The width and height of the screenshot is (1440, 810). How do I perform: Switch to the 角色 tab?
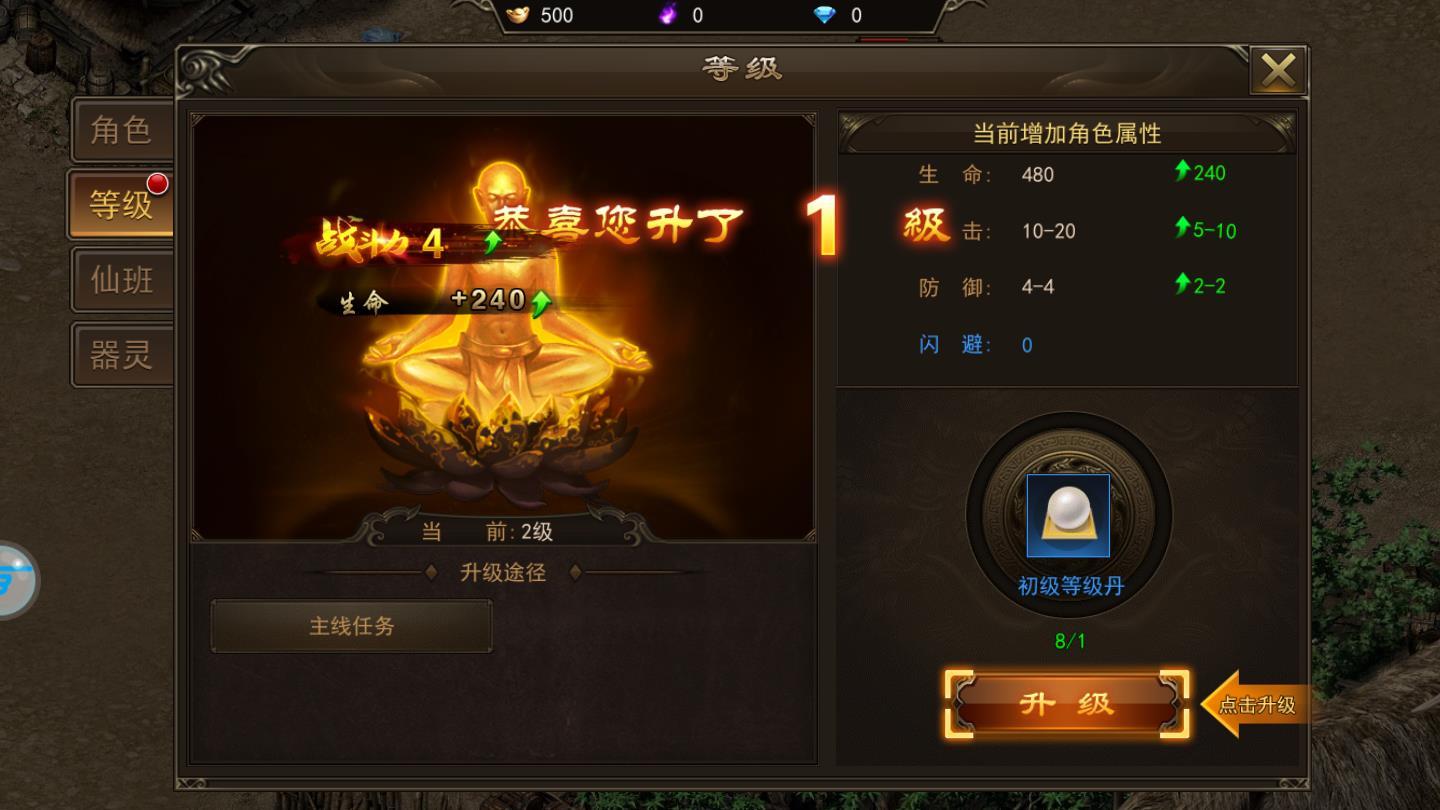[120, 130]
